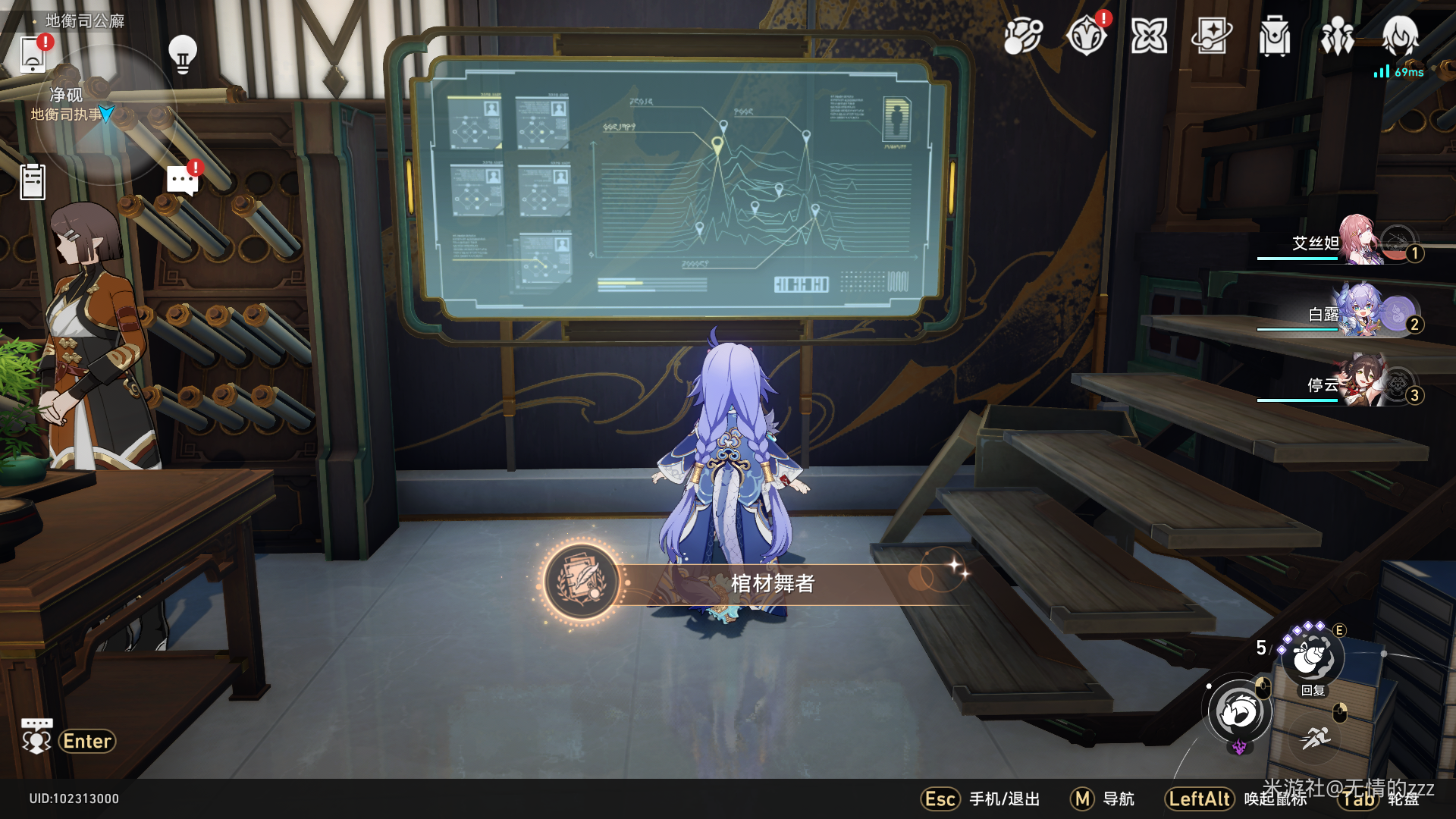This screenshot has width=1456, height=819.
Task: Open the planet-shaped event icon
Action: click(x=1023, y=36)
